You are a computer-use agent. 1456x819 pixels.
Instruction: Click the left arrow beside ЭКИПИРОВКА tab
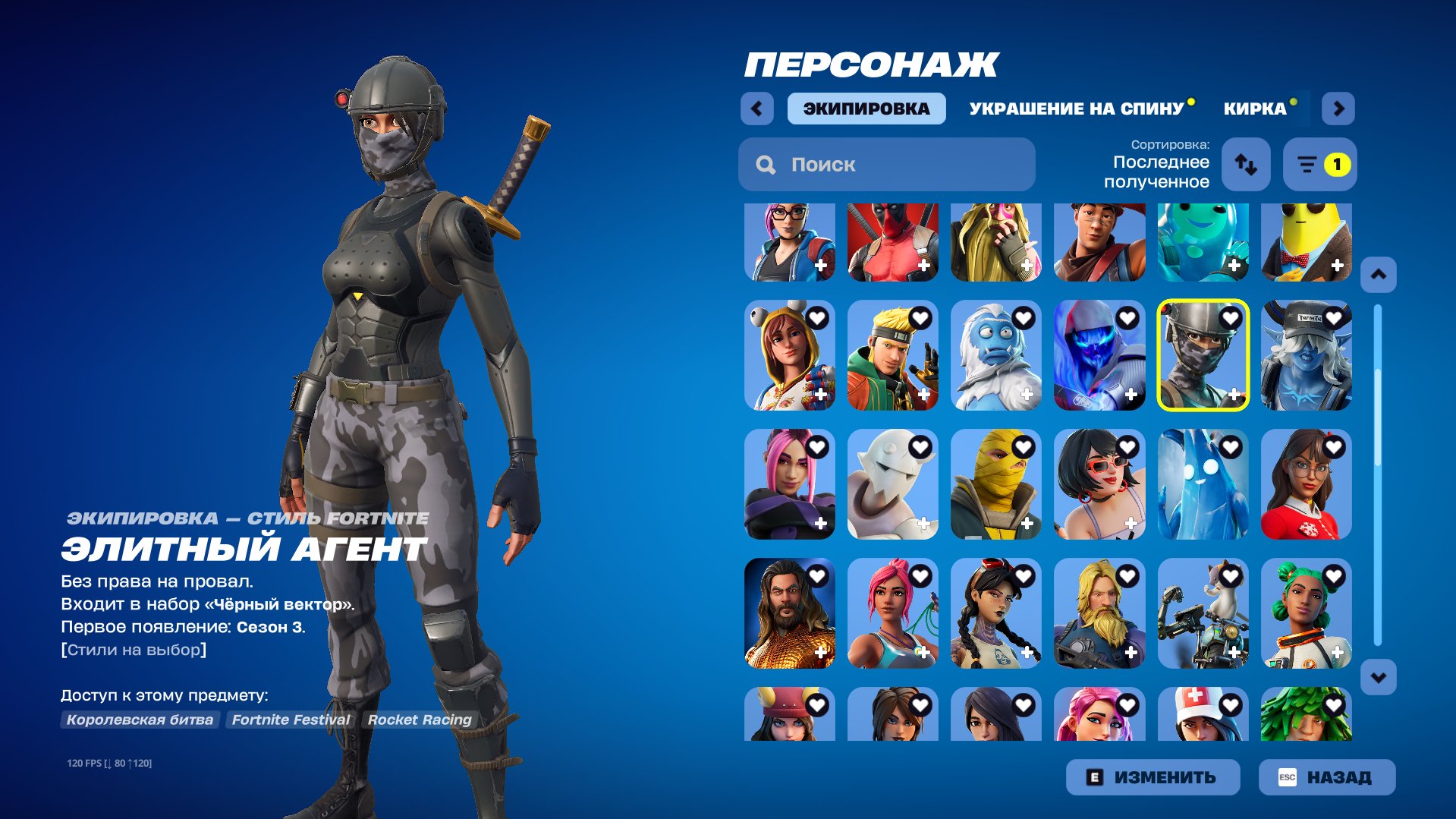pos(756,108)
